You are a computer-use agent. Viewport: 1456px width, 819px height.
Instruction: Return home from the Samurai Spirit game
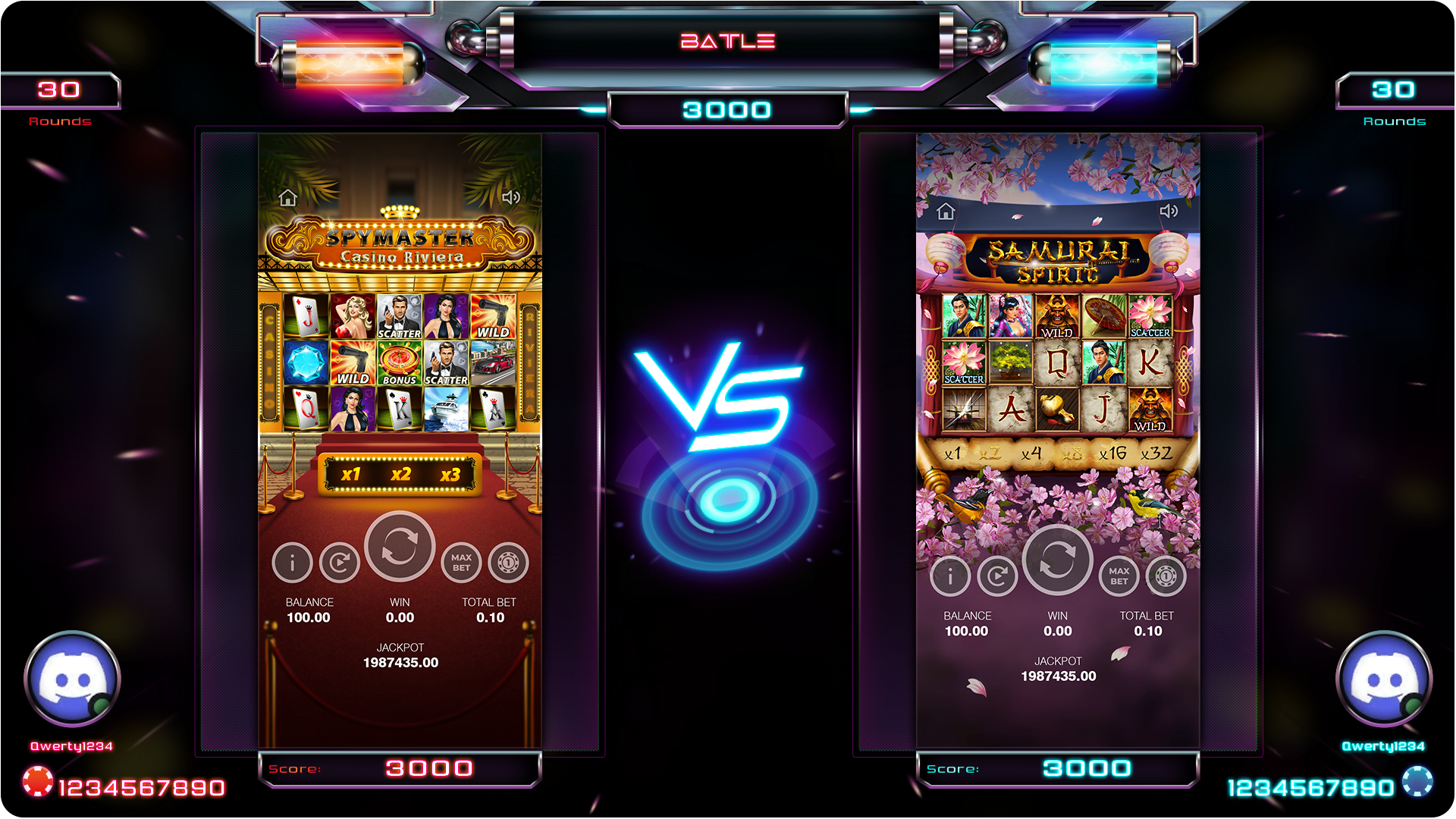click(944, 211)
